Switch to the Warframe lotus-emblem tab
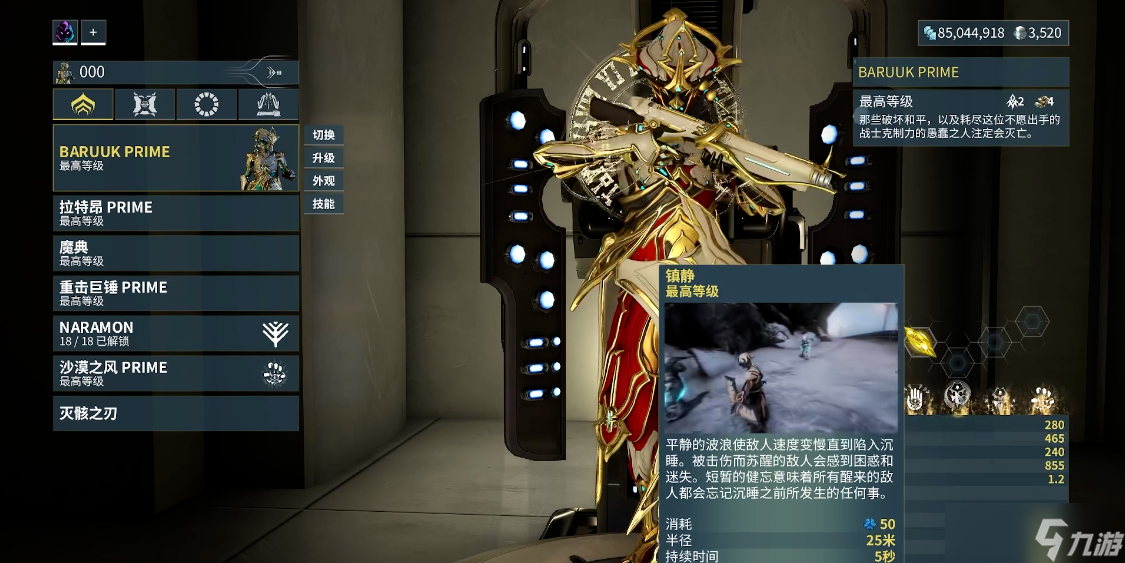 [83, 104]
